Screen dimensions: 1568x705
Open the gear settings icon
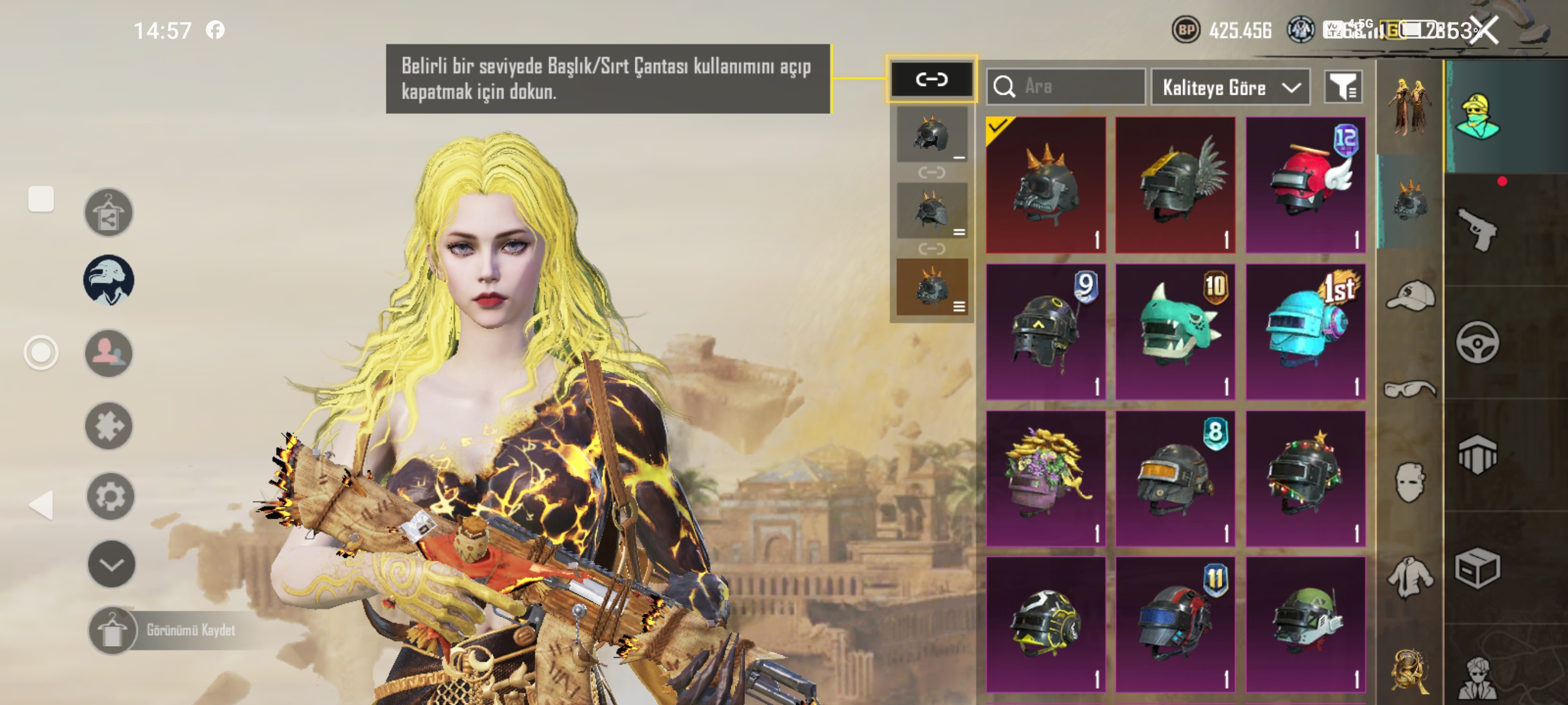[110, 496]
